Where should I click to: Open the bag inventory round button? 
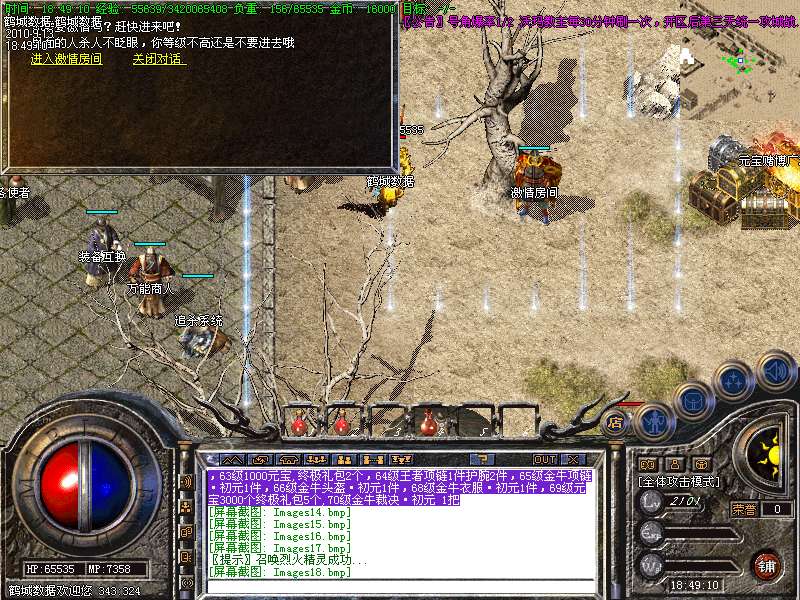694,401
